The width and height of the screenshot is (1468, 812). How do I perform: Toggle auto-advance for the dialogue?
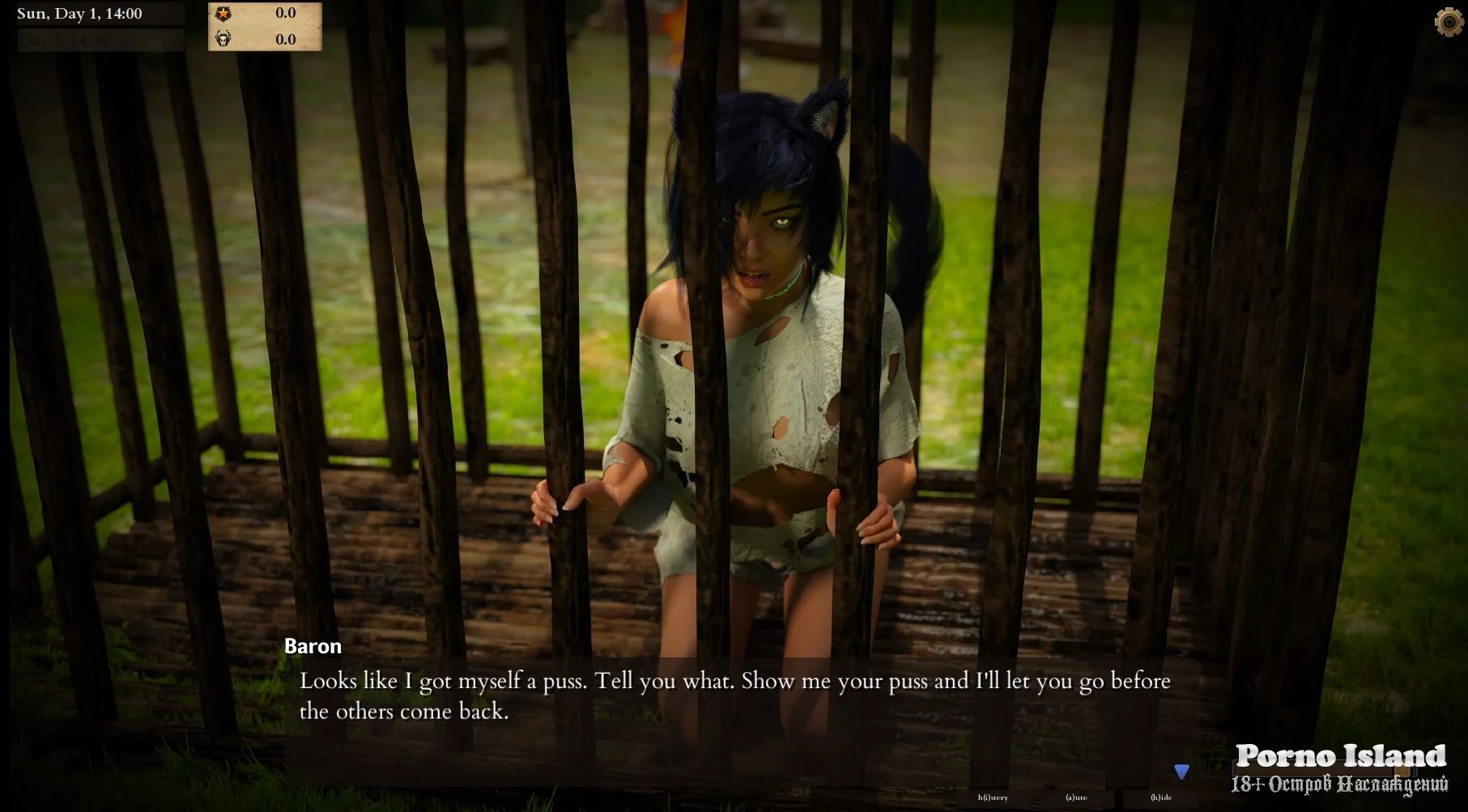pos(1076,797)
